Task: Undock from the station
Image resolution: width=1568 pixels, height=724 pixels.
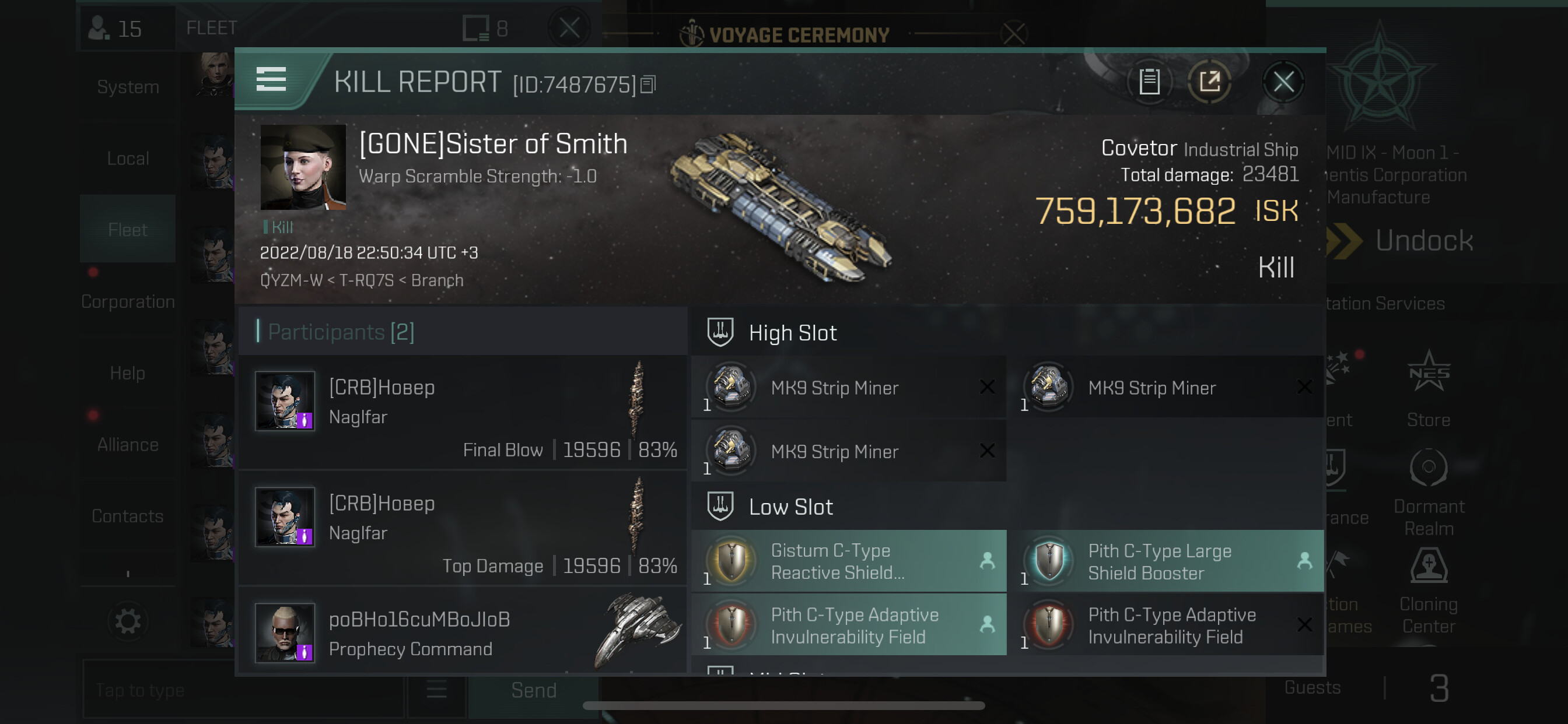Action: (1423, 241)
